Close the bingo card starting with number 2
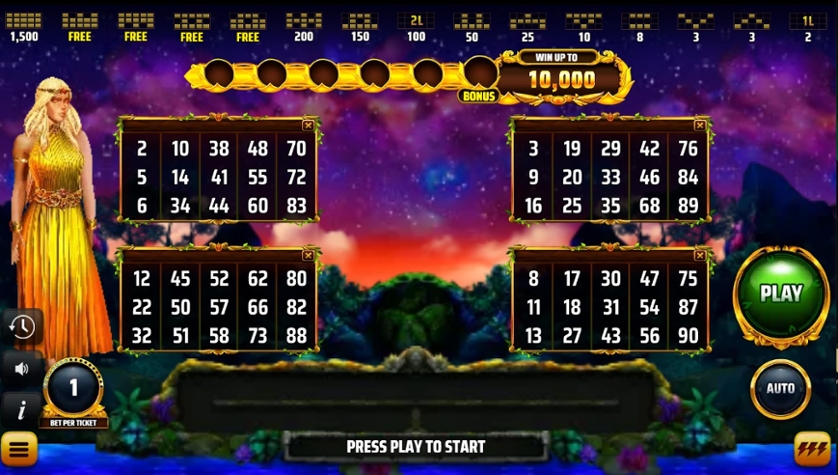 [x=308, y=126]
